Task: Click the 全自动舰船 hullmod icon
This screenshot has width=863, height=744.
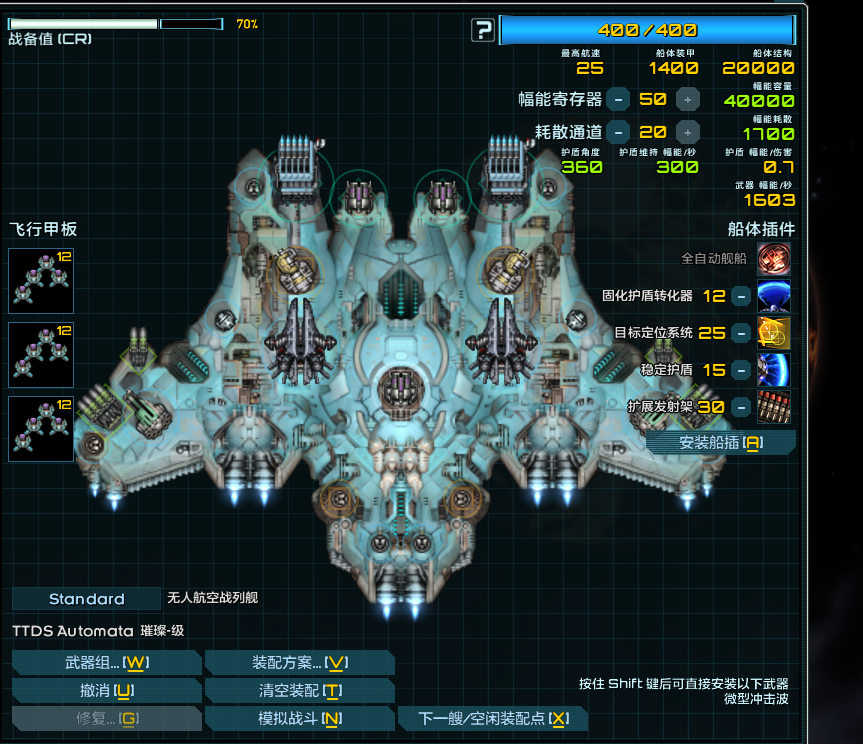Action: point(773,259)
